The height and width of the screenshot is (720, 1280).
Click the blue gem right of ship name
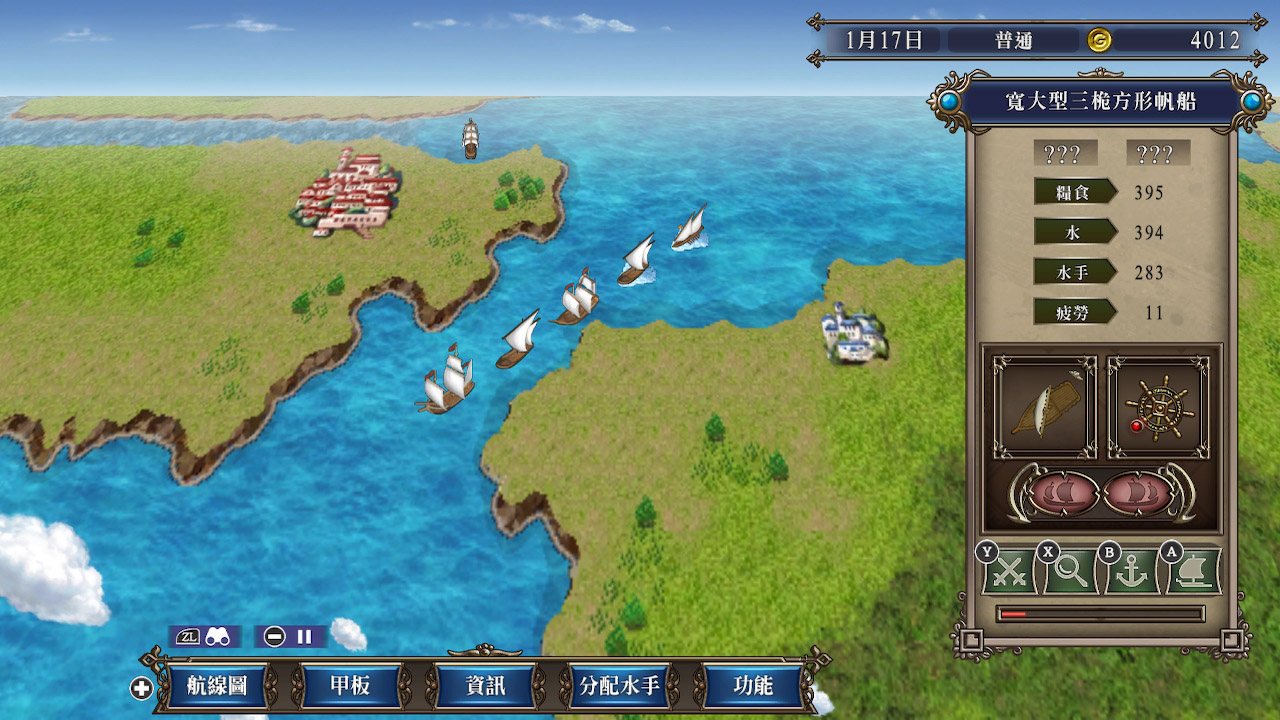pyautogui.click(x=1251, y=101)
